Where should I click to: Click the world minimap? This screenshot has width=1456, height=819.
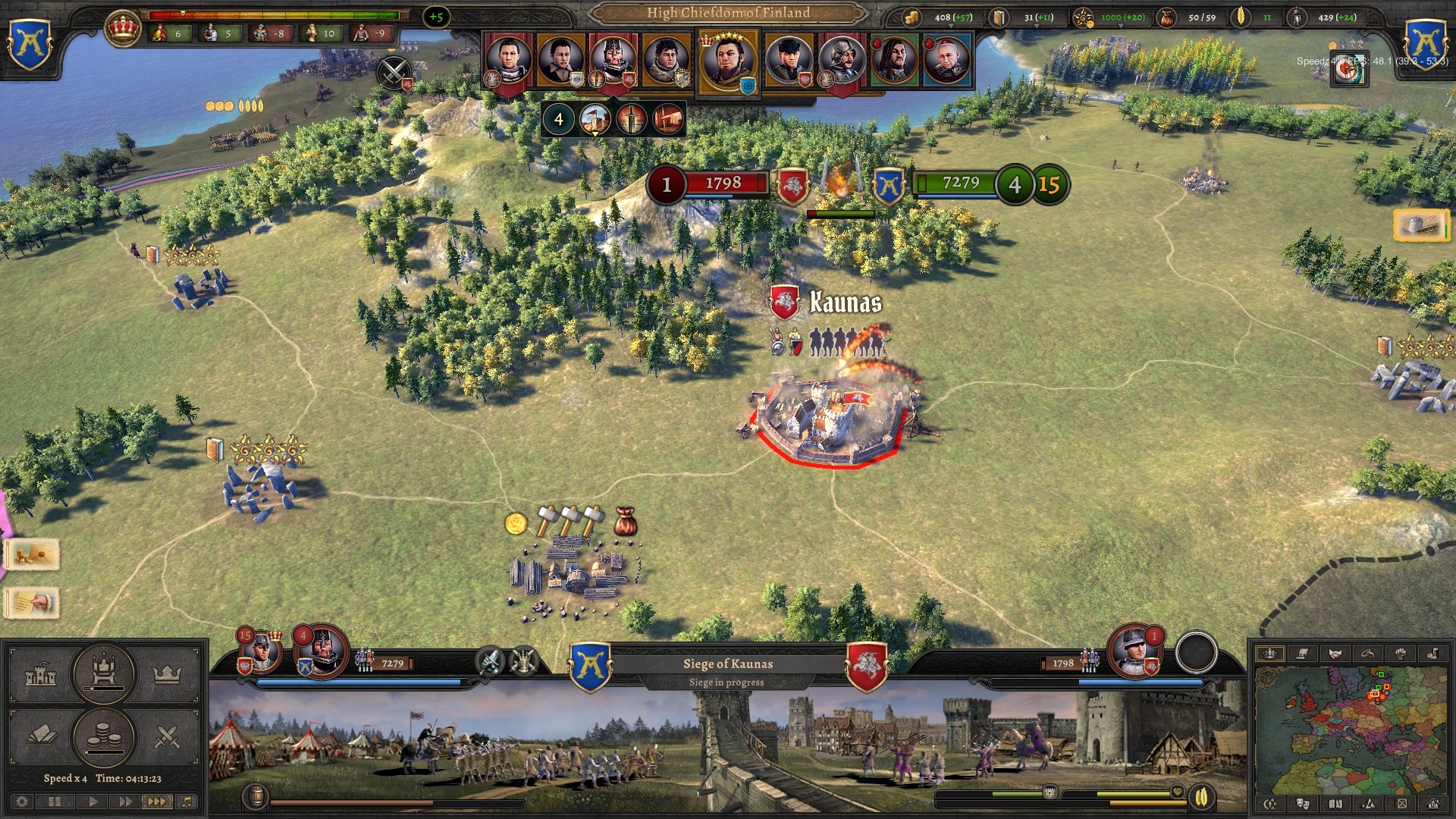pyautogui.click(x=1351, y=730)
